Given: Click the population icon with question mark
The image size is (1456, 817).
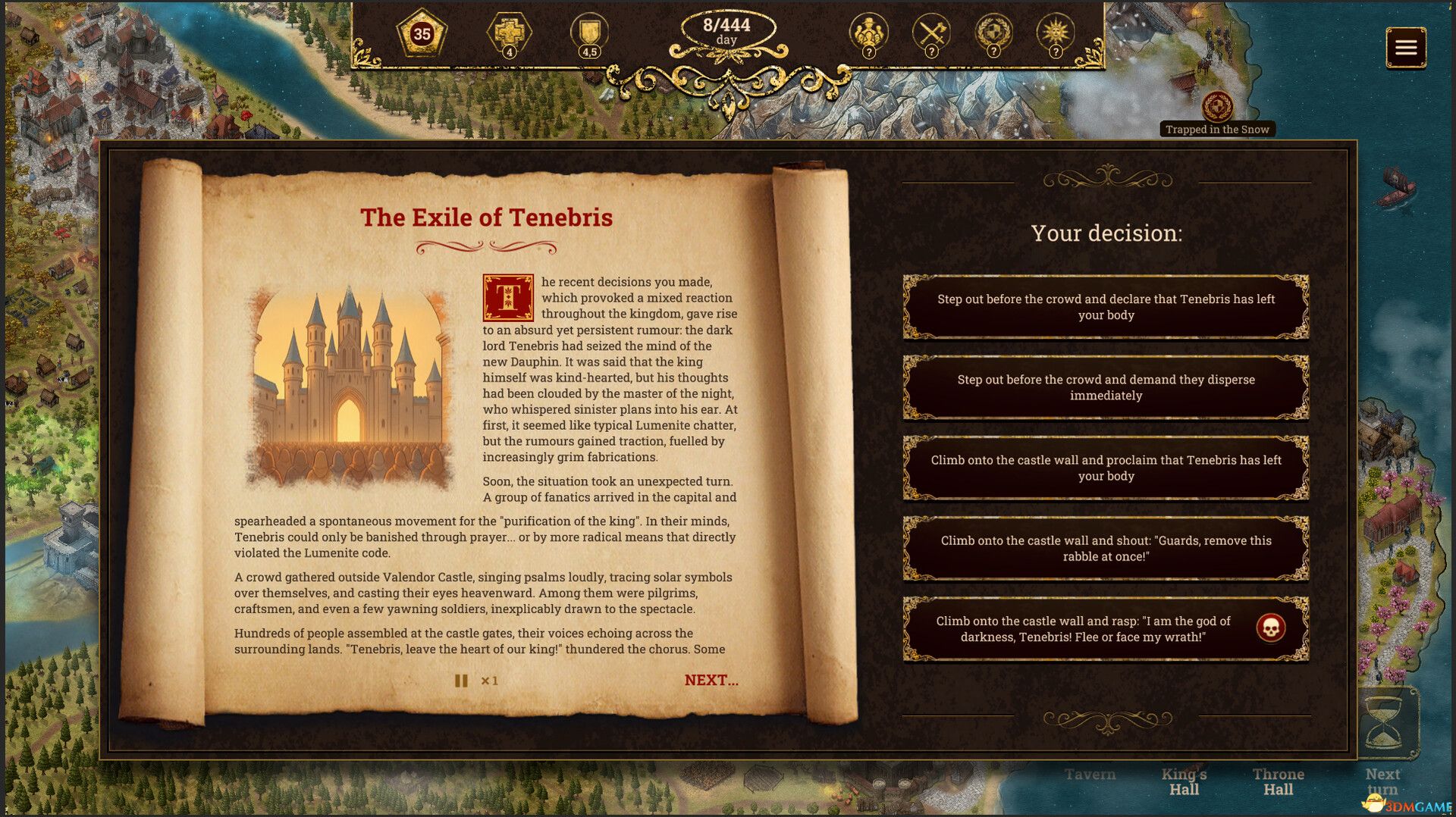Looking at the screenshot, I should point(869,33).
